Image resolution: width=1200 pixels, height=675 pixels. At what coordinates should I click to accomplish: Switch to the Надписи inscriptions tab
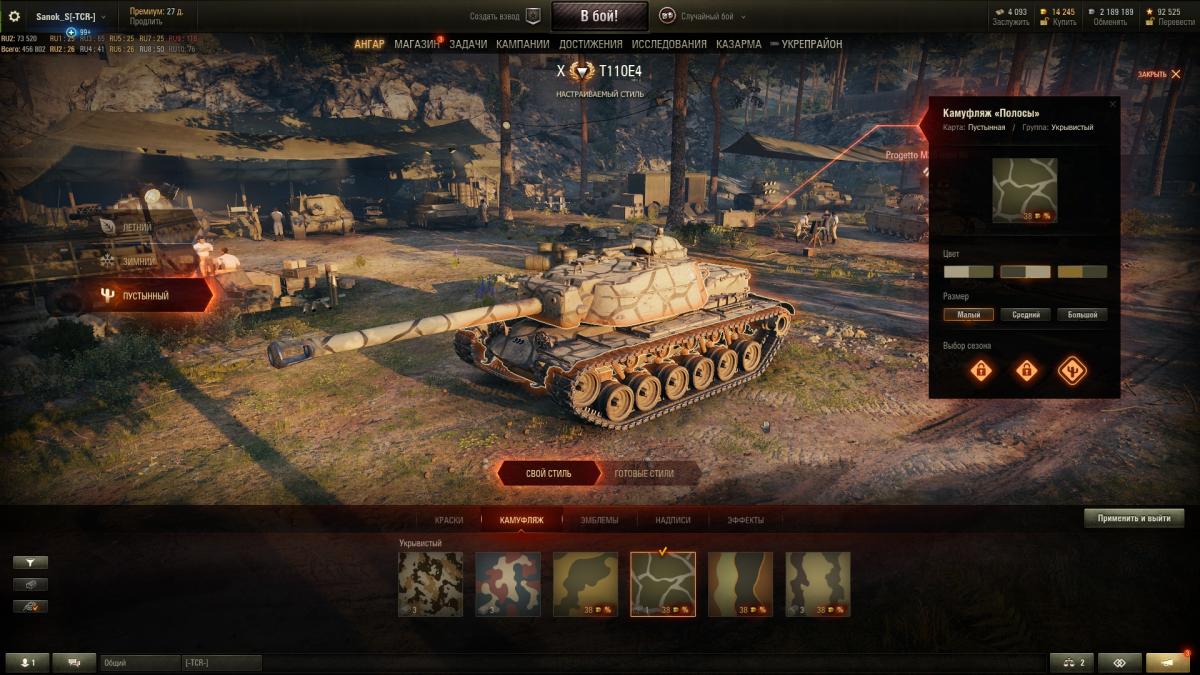pyautogui.click(x=672, y=520)
